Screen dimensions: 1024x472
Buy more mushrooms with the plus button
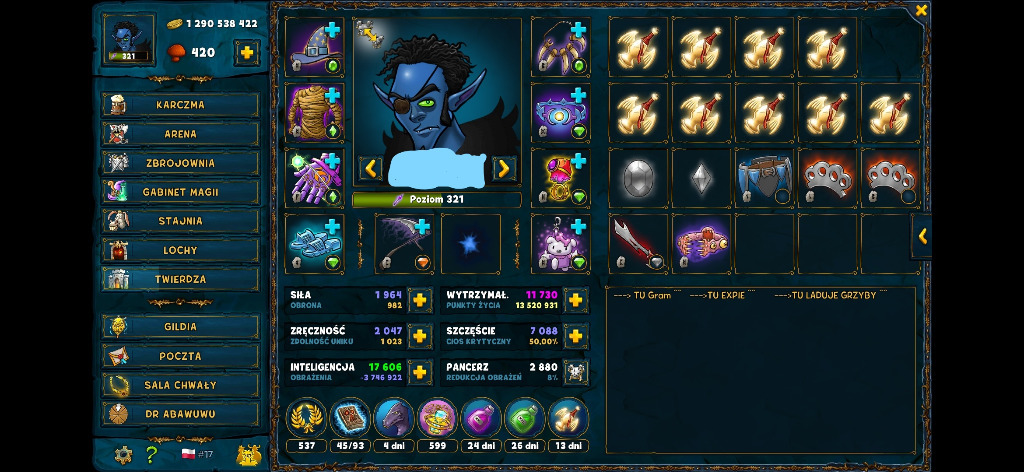(246, 52)
